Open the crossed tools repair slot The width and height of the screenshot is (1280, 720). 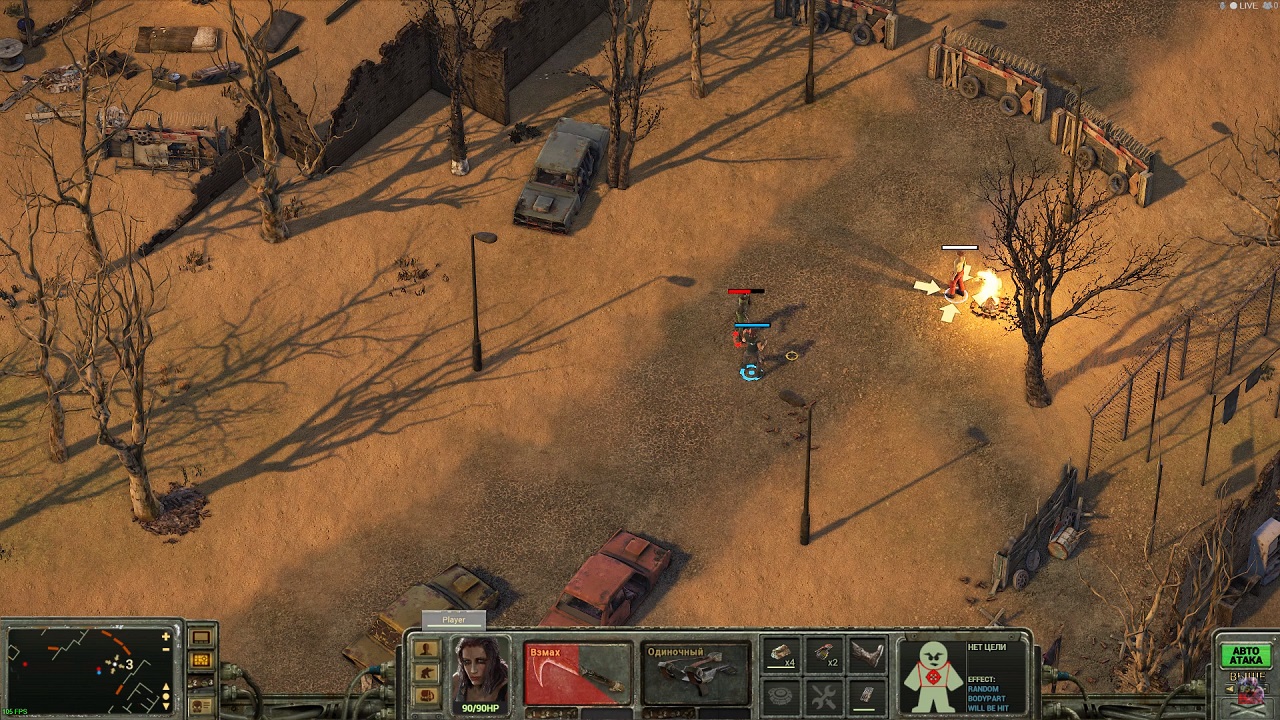tap(824, 695)
